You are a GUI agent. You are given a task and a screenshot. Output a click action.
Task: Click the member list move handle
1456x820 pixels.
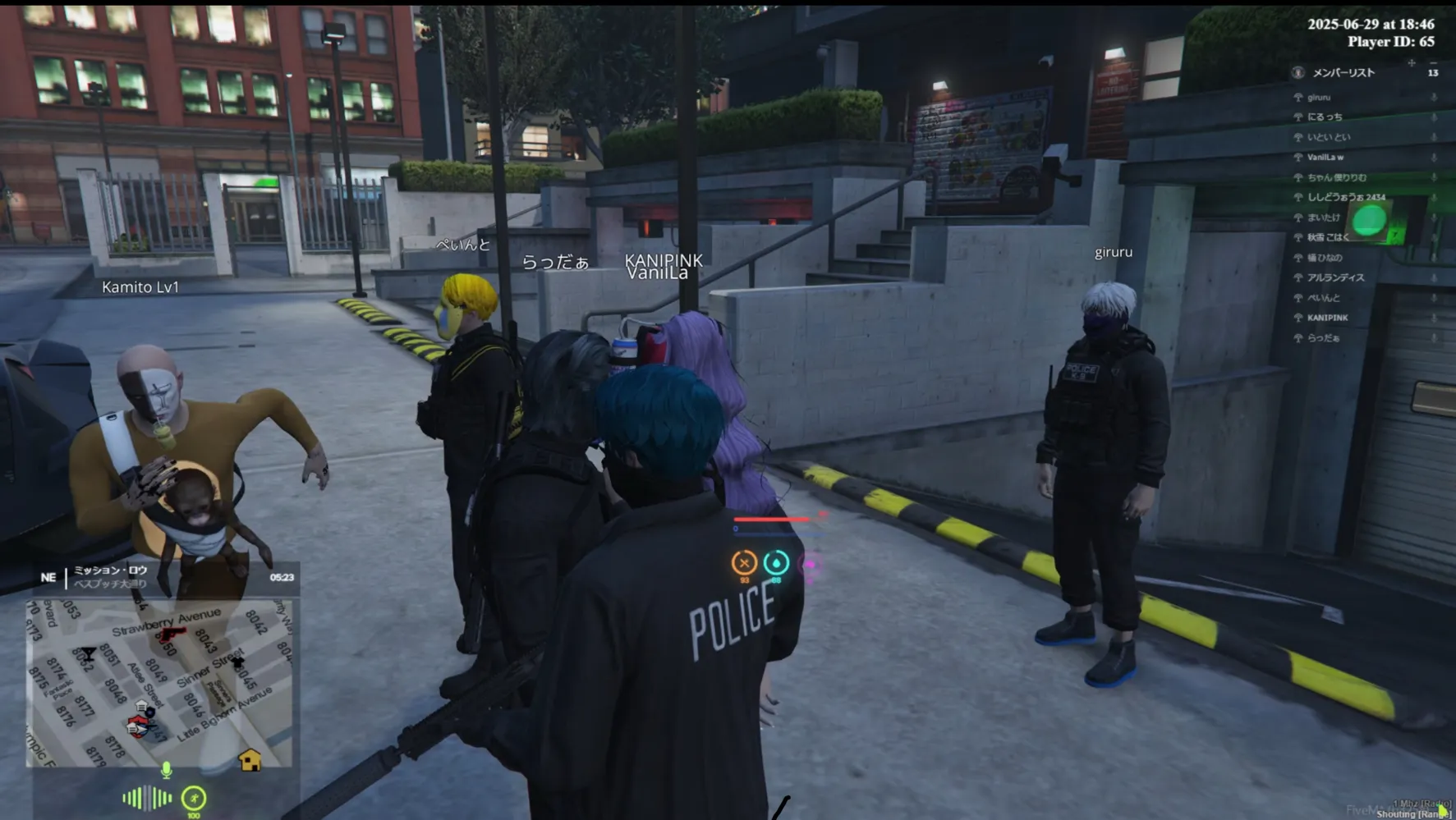1412,62
